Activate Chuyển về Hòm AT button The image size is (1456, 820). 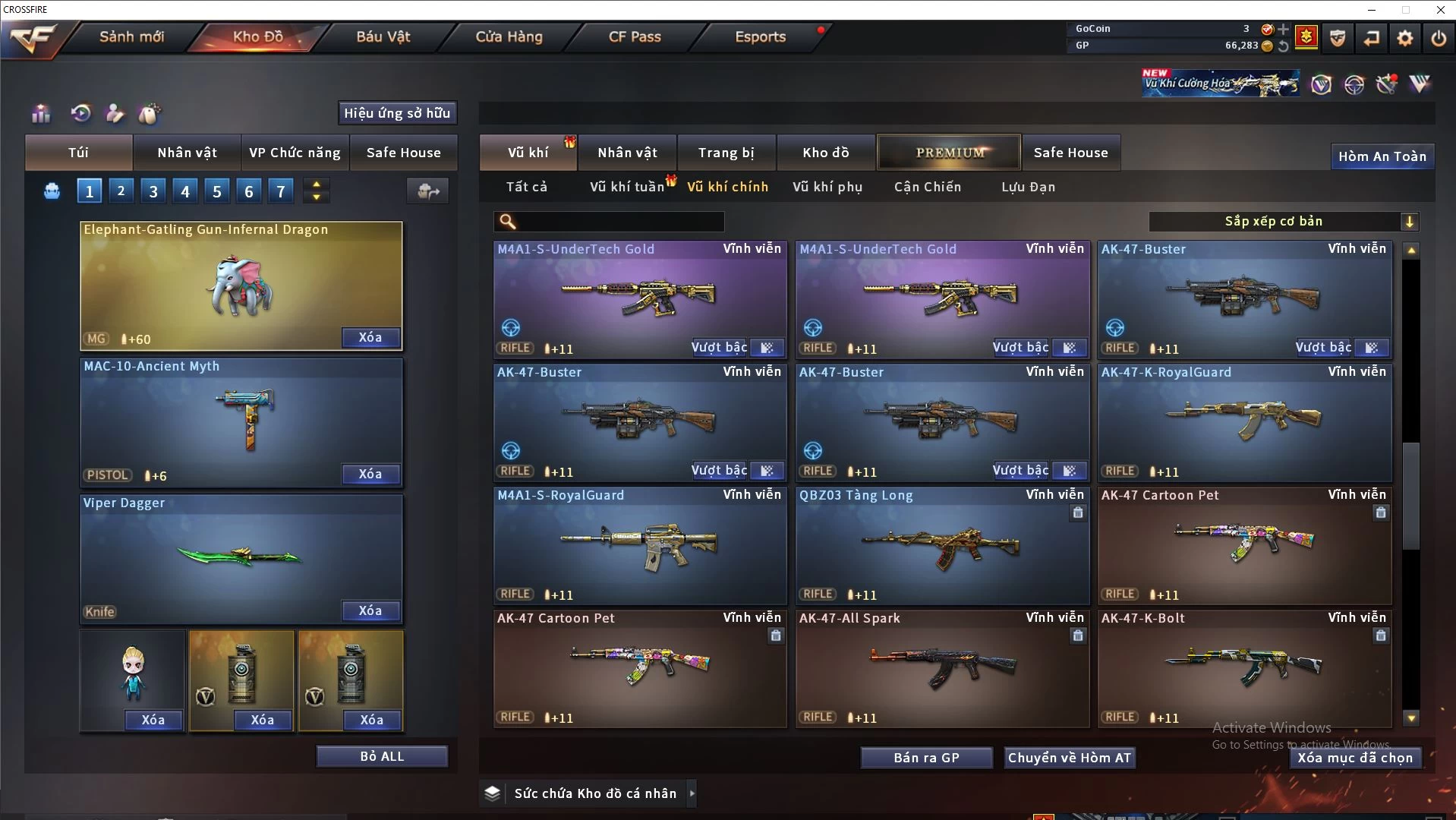1070,758
